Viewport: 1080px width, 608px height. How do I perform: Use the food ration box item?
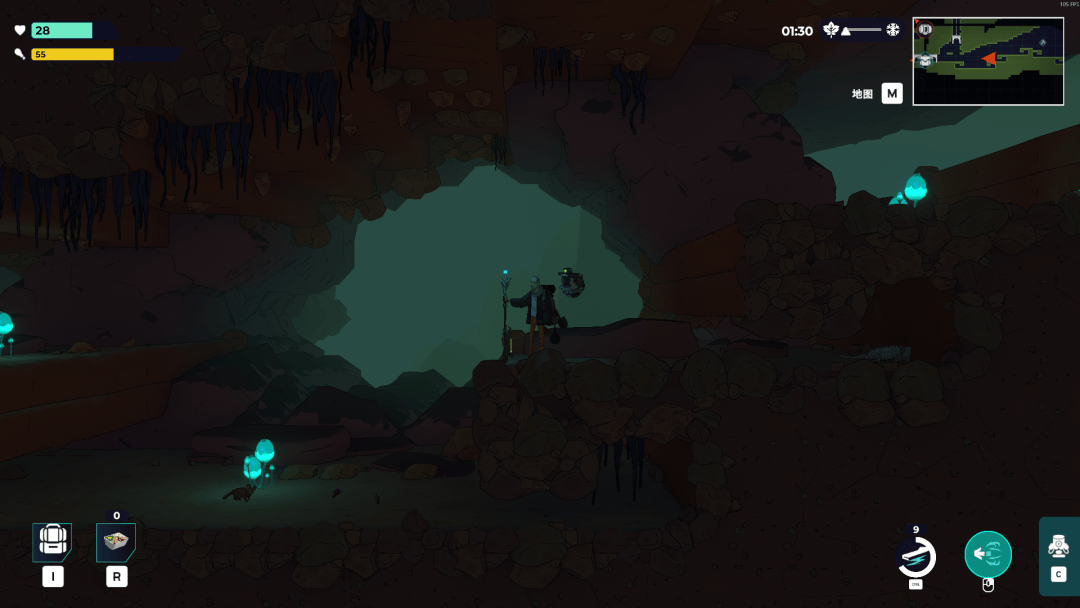(x=116, y=542)
